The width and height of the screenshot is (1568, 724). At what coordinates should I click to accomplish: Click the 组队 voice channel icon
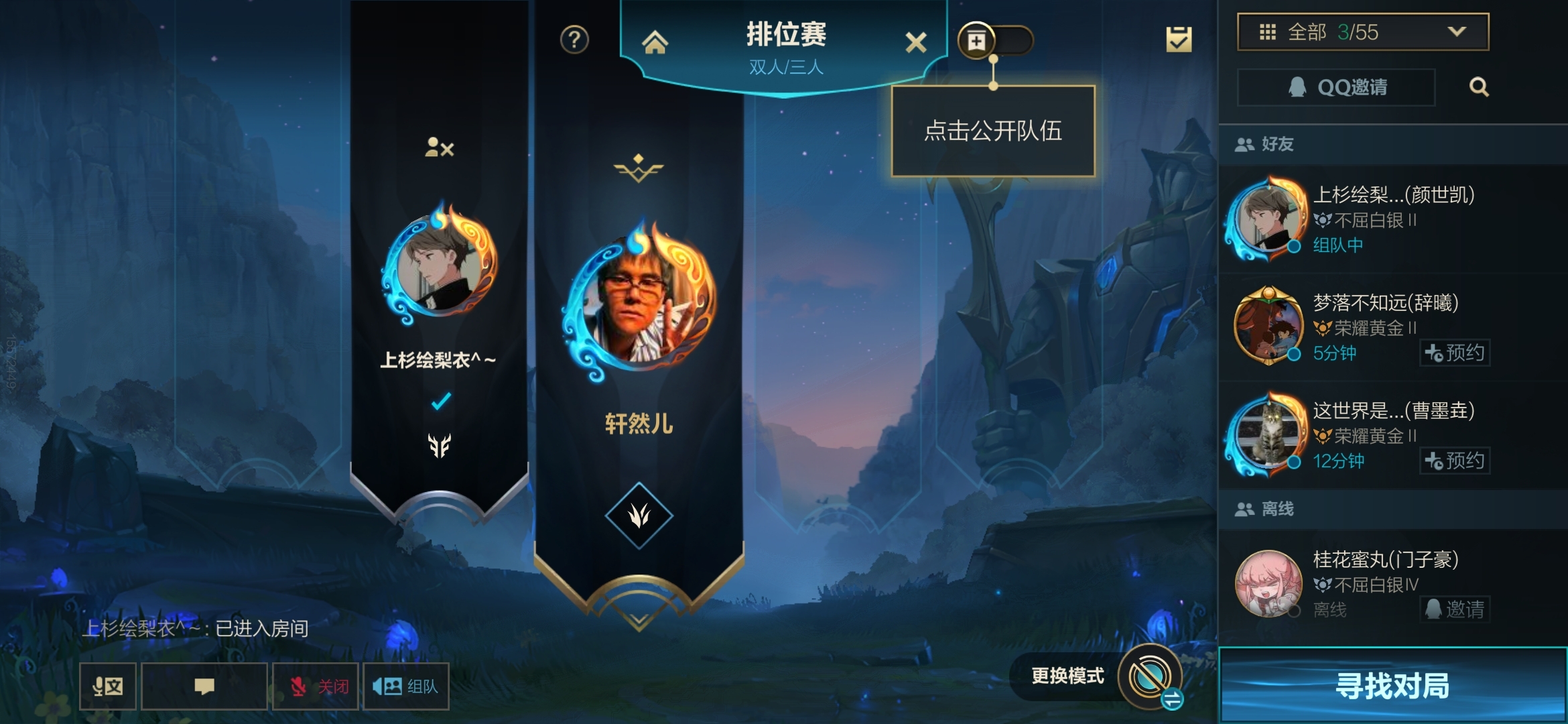pos(405,687)
